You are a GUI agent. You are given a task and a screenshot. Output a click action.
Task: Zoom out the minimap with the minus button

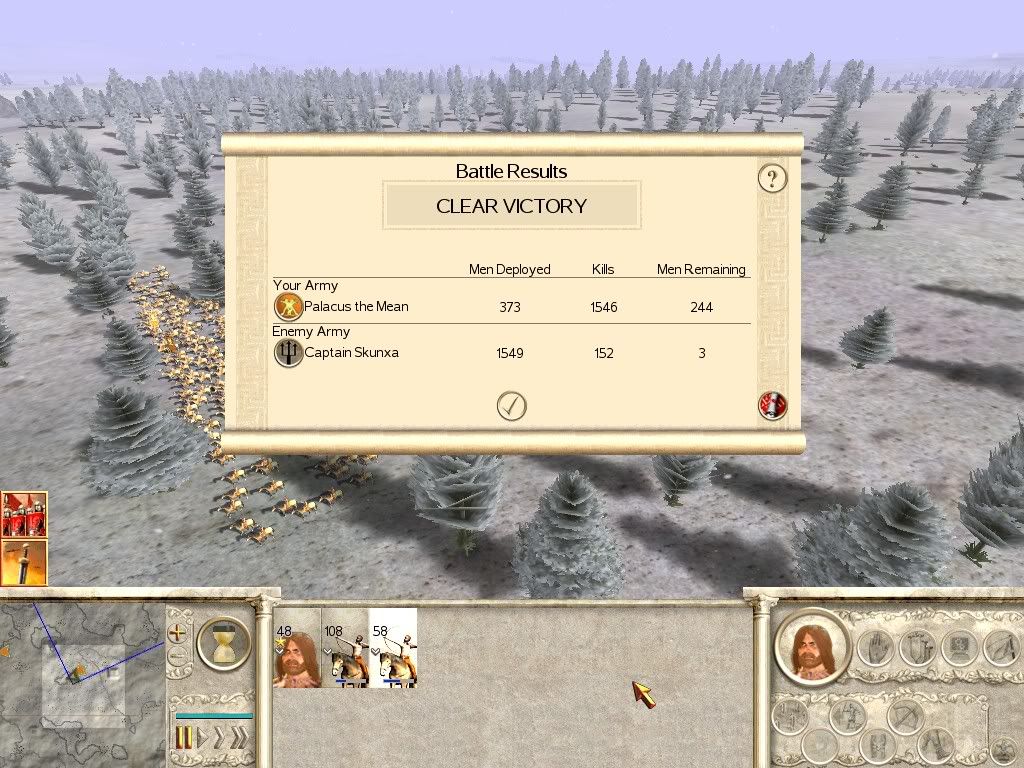(x=179, y=658)
